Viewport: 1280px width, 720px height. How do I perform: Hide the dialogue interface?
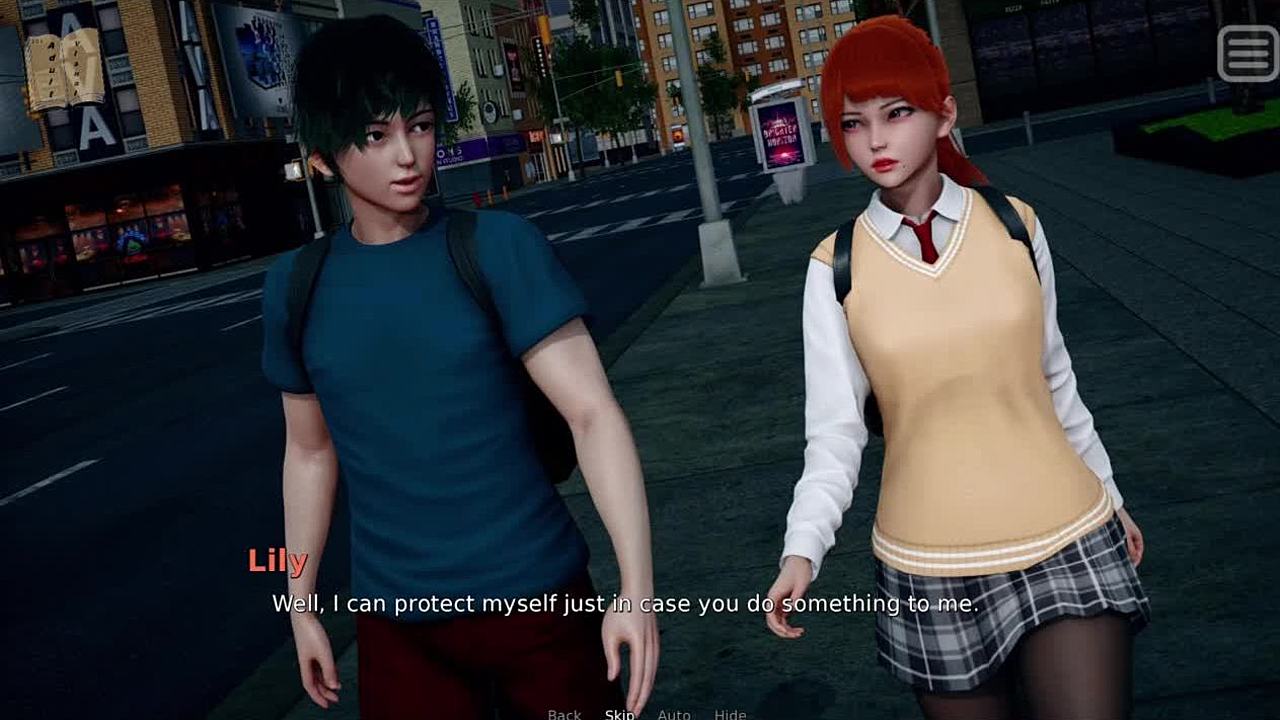pyautogui.click(x=730, y=714)
